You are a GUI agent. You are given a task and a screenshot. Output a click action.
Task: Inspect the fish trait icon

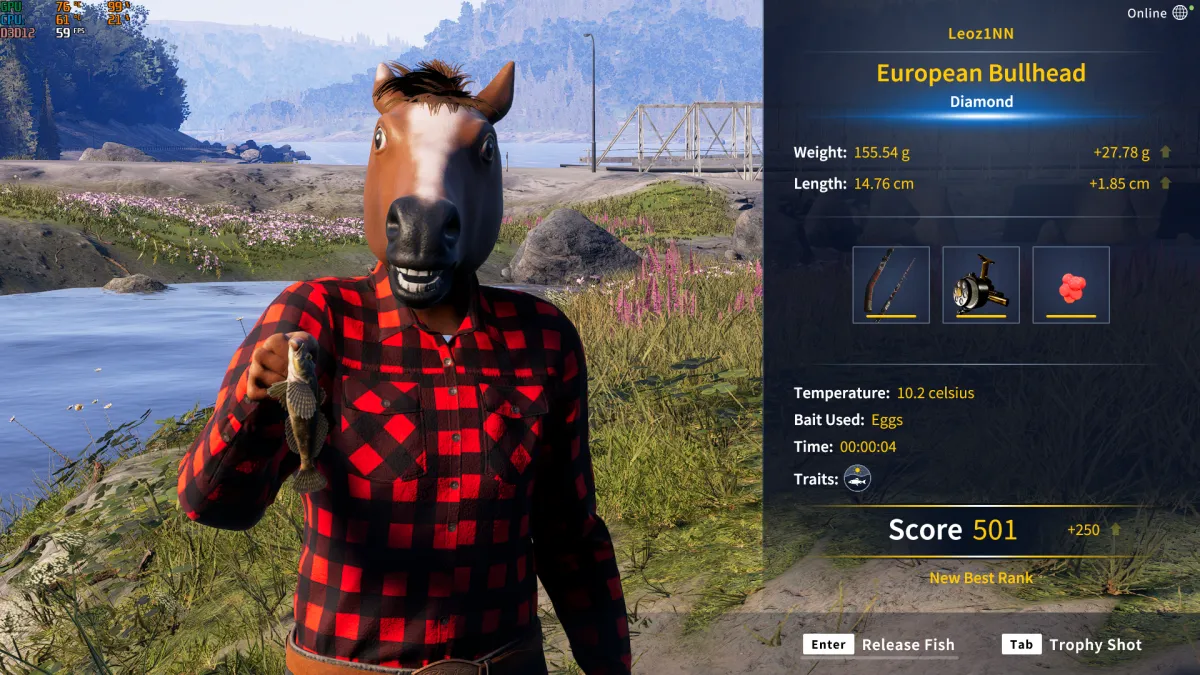pos(857,479)
